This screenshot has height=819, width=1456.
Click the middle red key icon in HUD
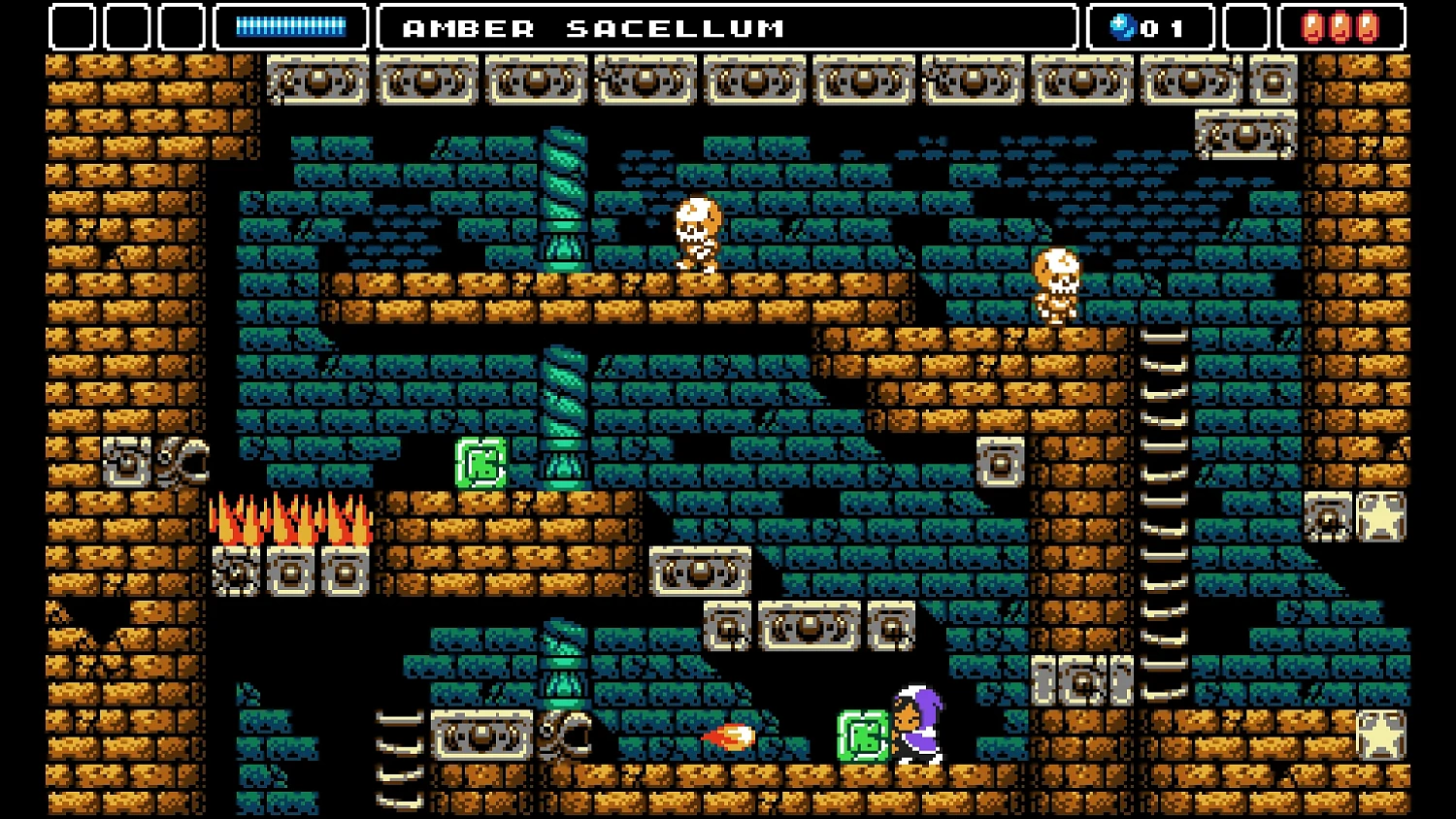[x=1340, y=27]
